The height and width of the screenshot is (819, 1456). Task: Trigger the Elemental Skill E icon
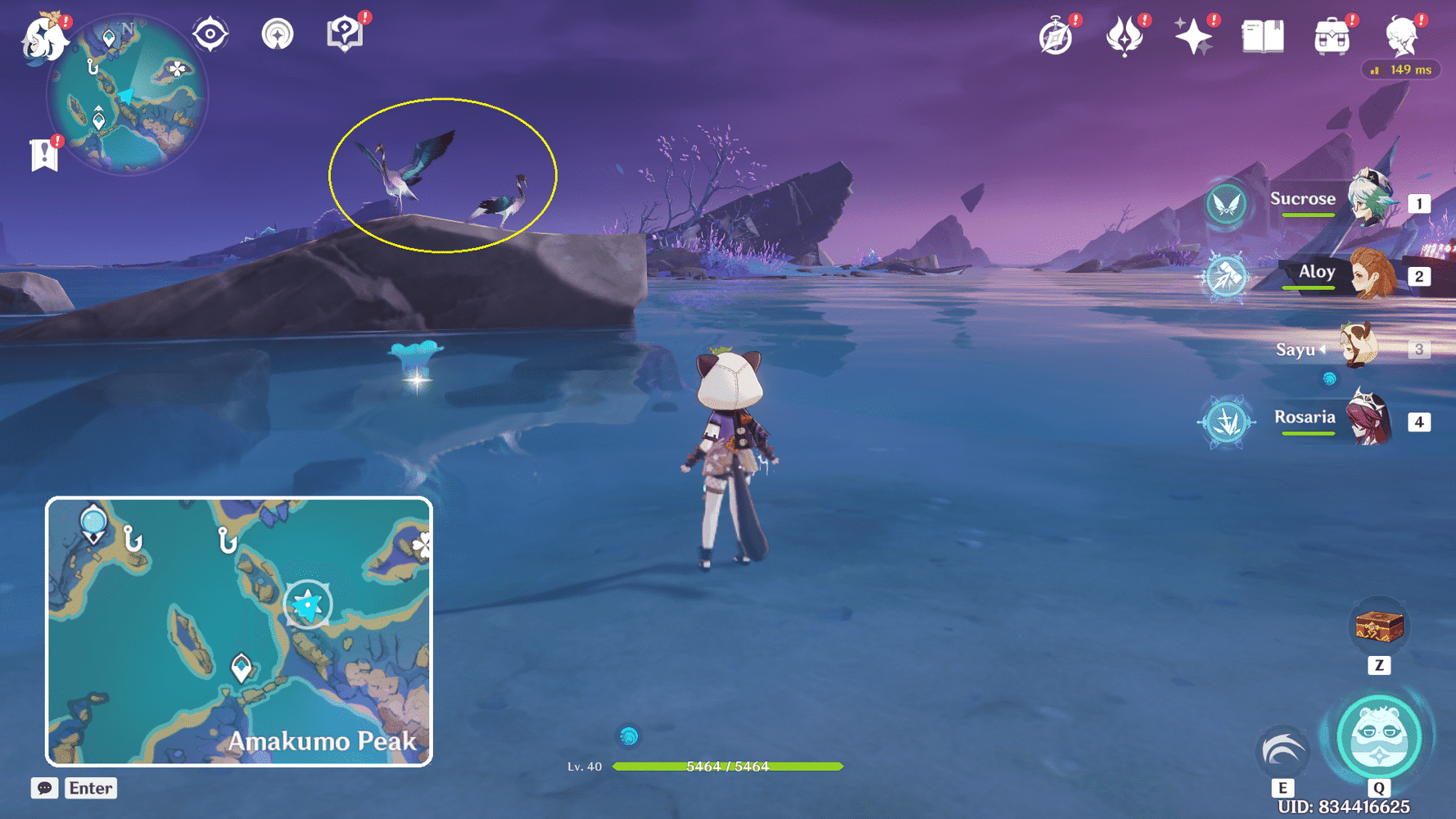coord(1282,751)
